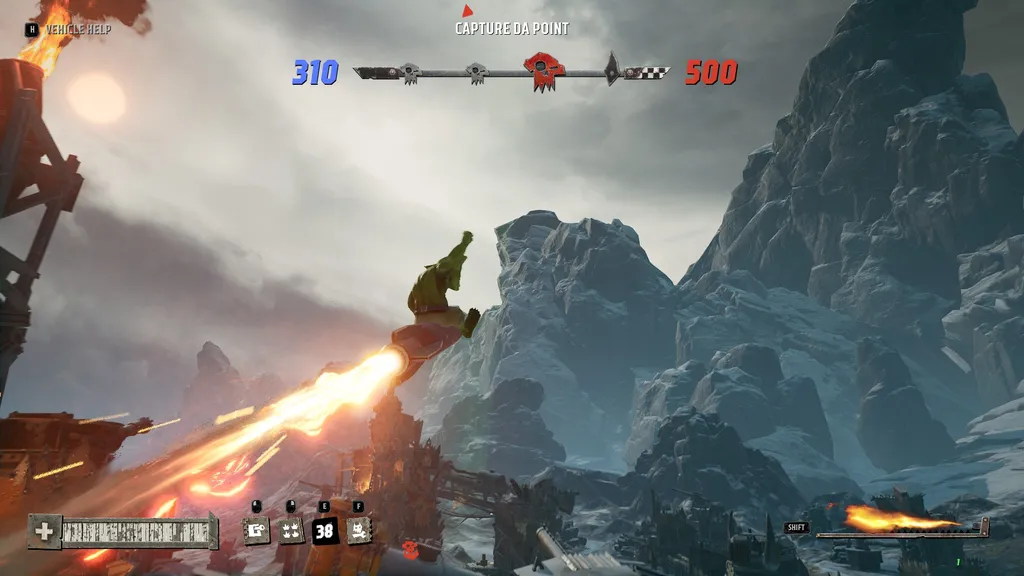Click the Capture Da Point objective label

(x=512, y=28)
